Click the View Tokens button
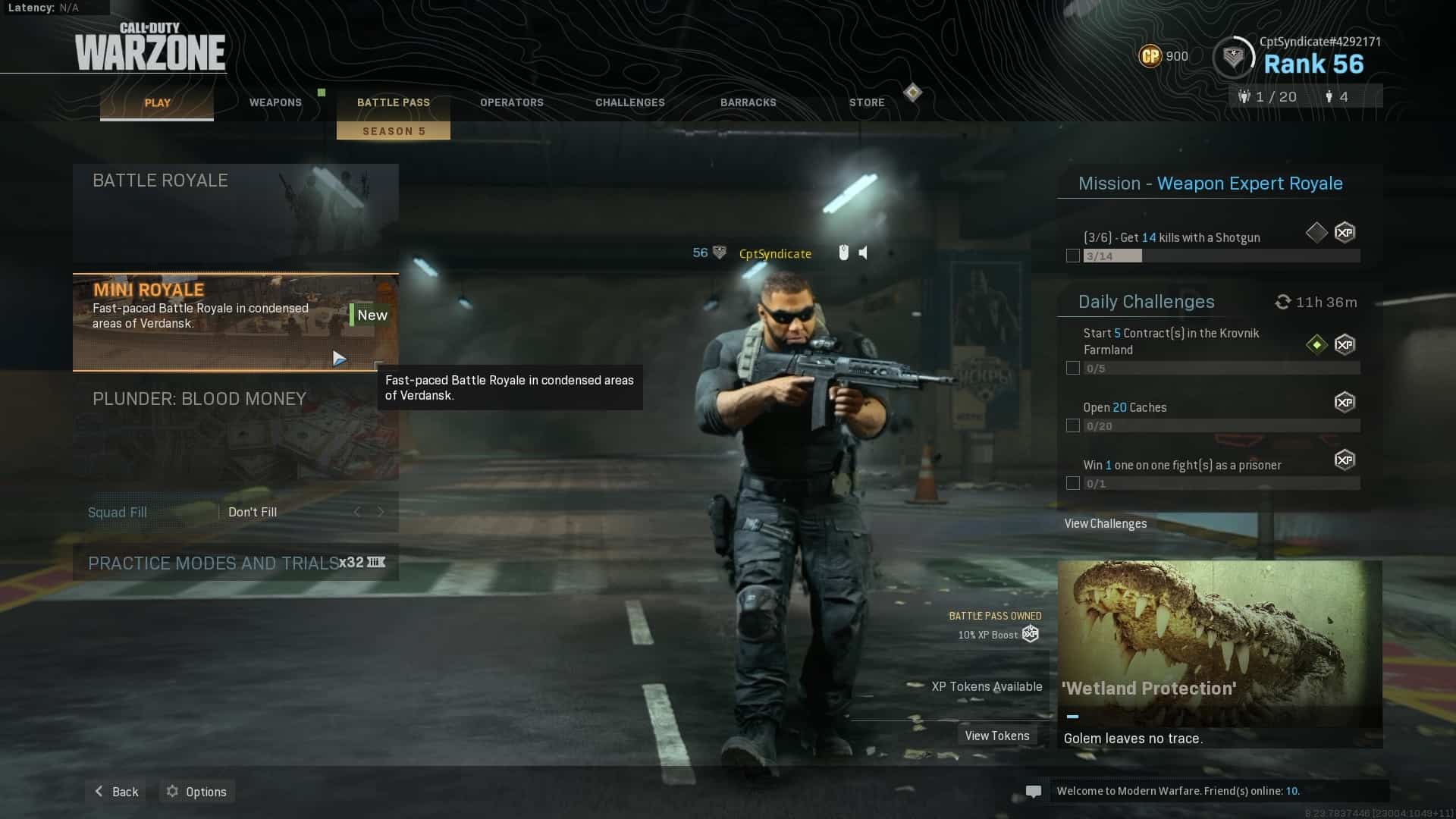1456x819 pixels. (x=996, y=735)
